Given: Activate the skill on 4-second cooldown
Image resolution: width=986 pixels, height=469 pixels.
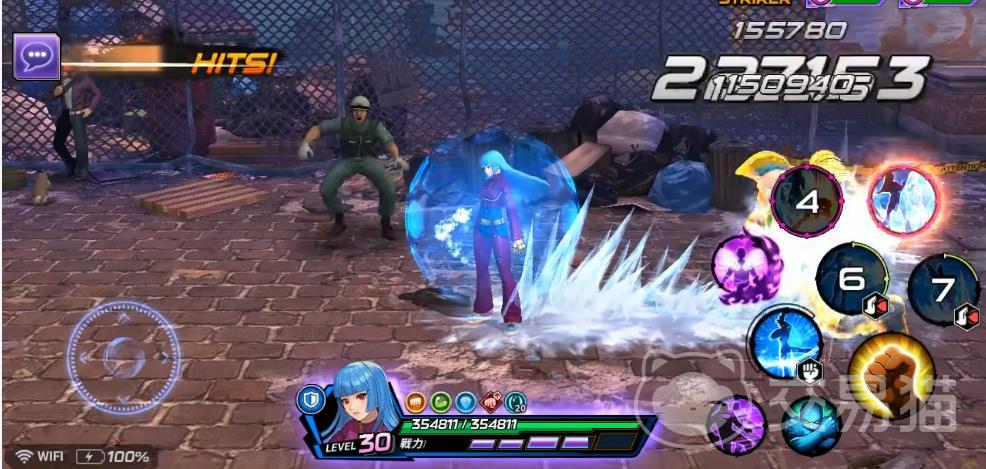Looking at the screenshot, I should 807,201.
